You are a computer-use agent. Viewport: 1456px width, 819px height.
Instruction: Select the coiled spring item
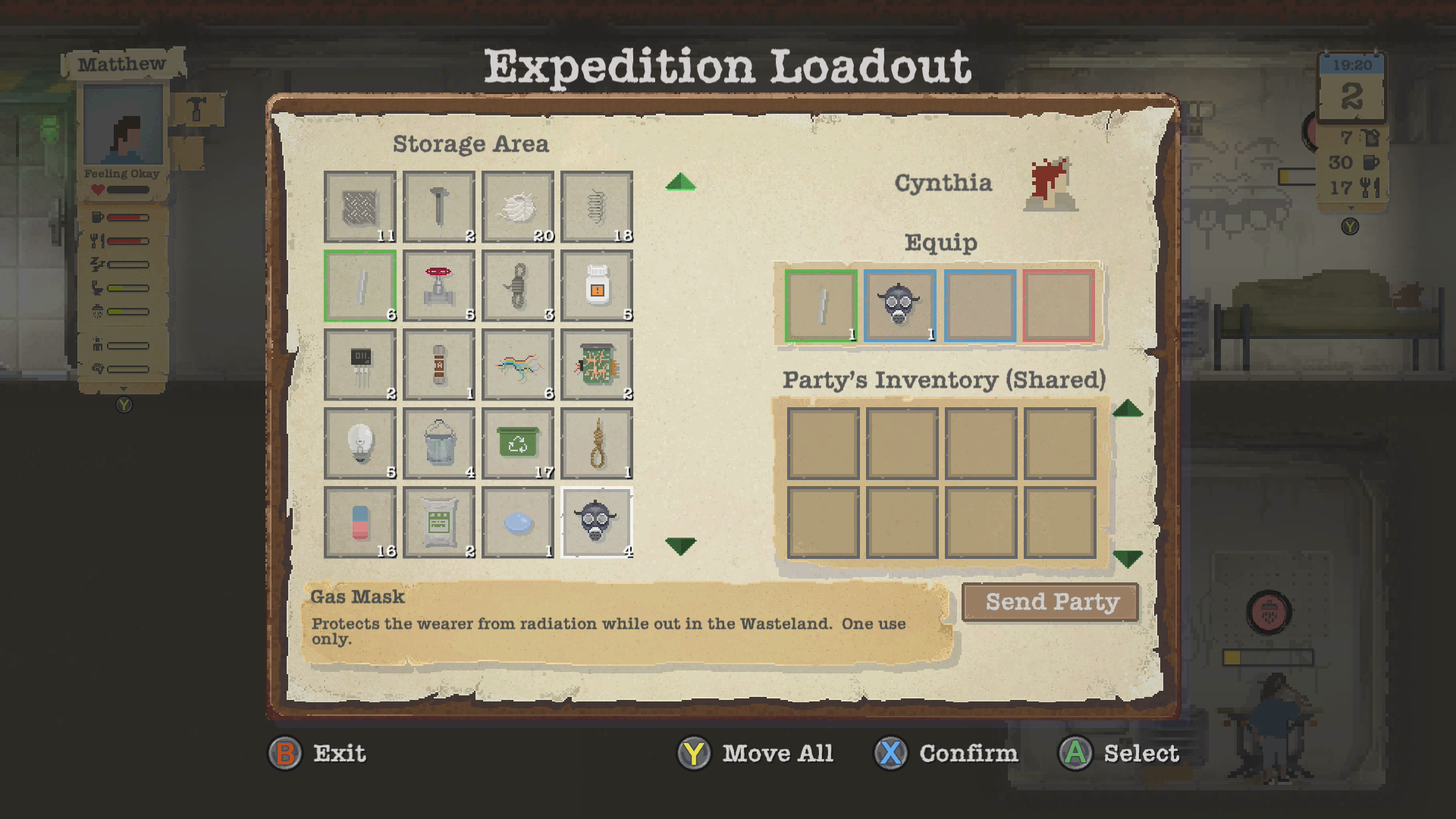[597, 207]
